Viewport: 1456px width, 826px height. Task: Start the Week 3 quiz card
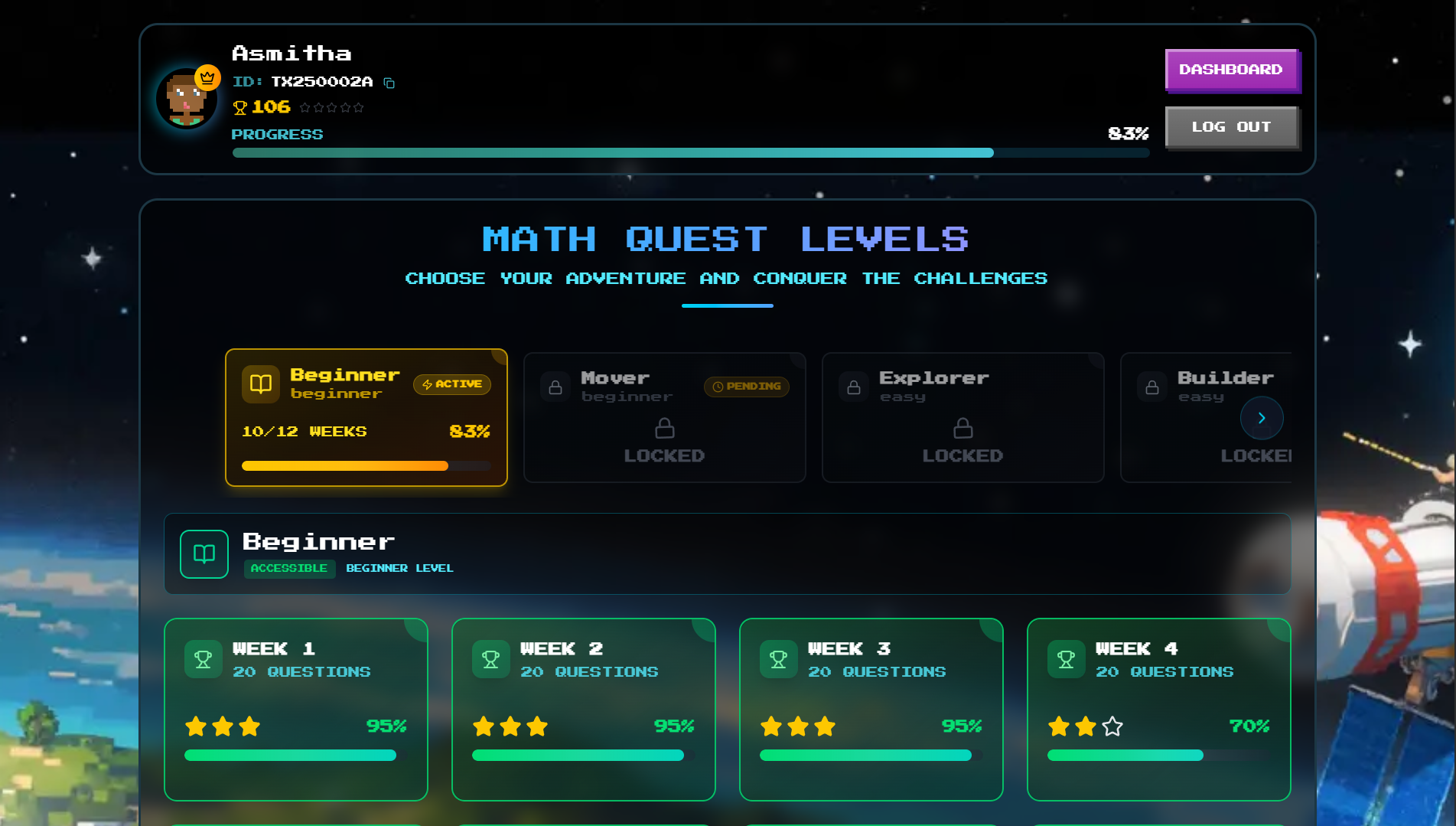point(871,709)
